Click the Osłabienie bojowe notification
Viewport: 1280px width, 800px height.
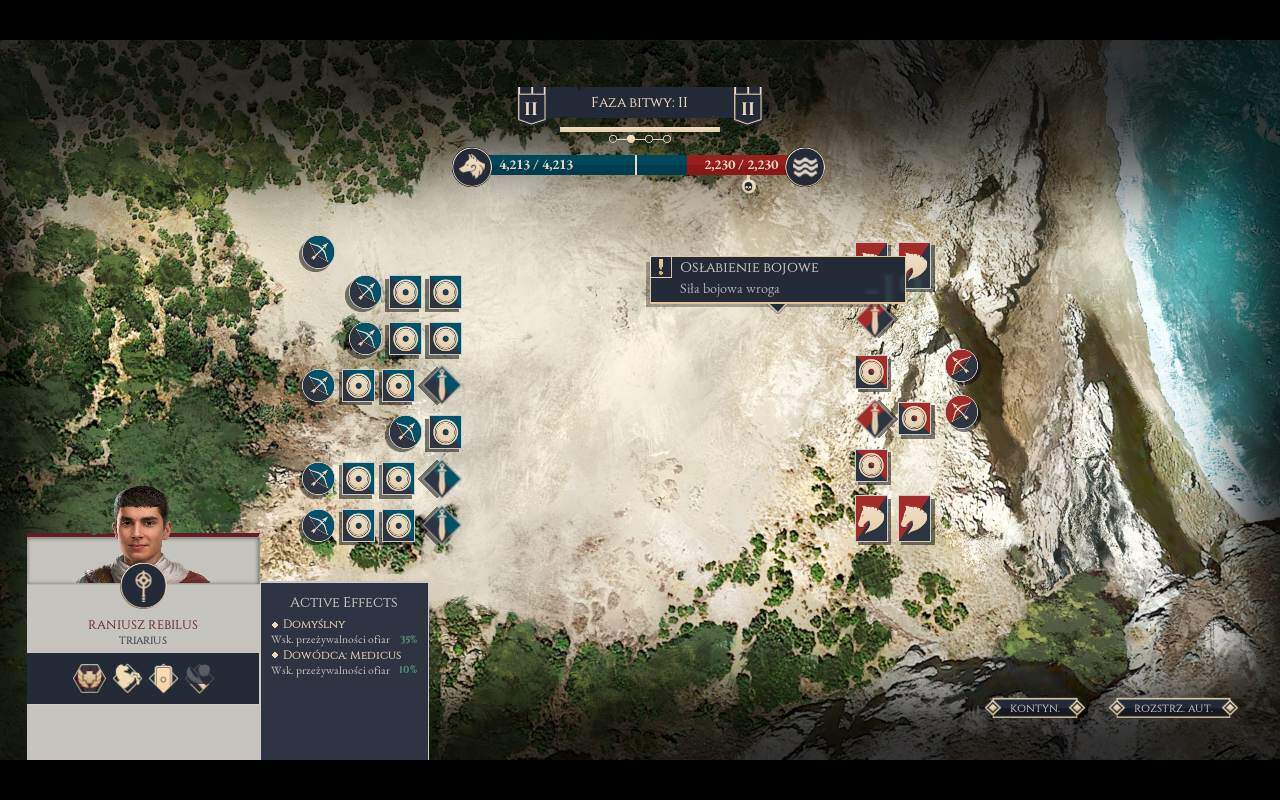point(777,278)
